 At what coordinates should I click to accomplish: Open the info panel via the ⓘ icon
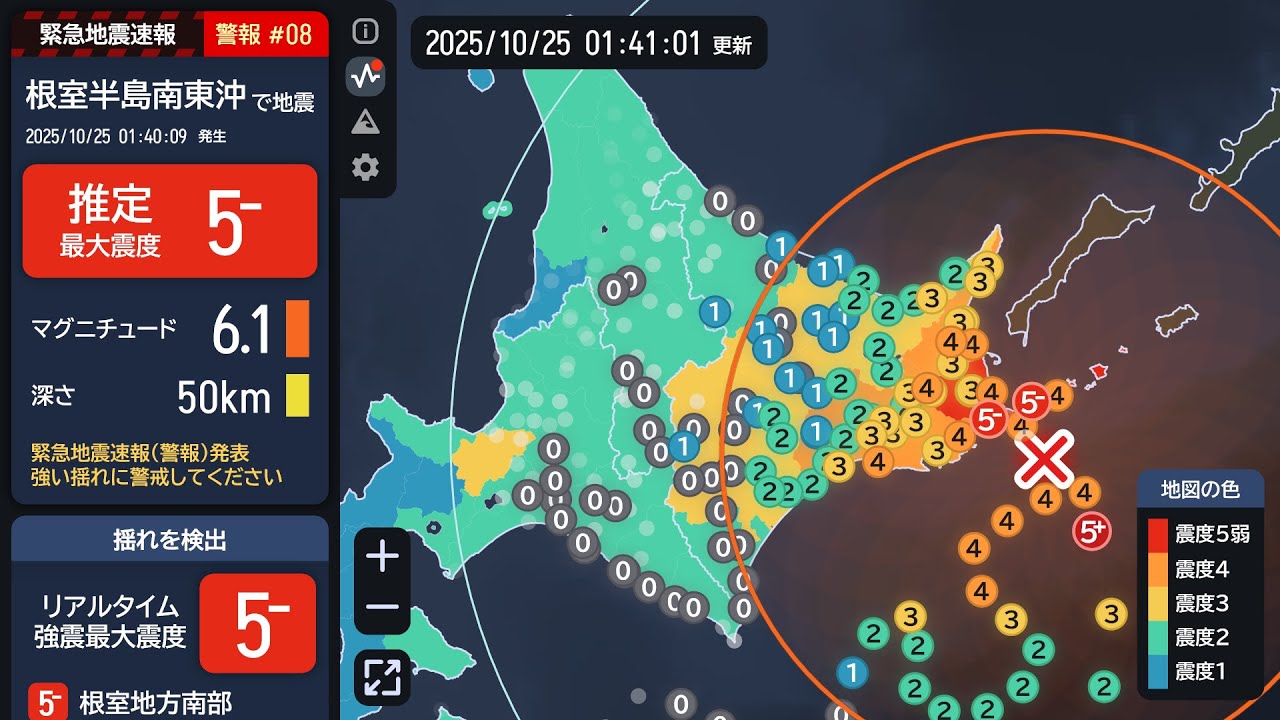(367, 31)
